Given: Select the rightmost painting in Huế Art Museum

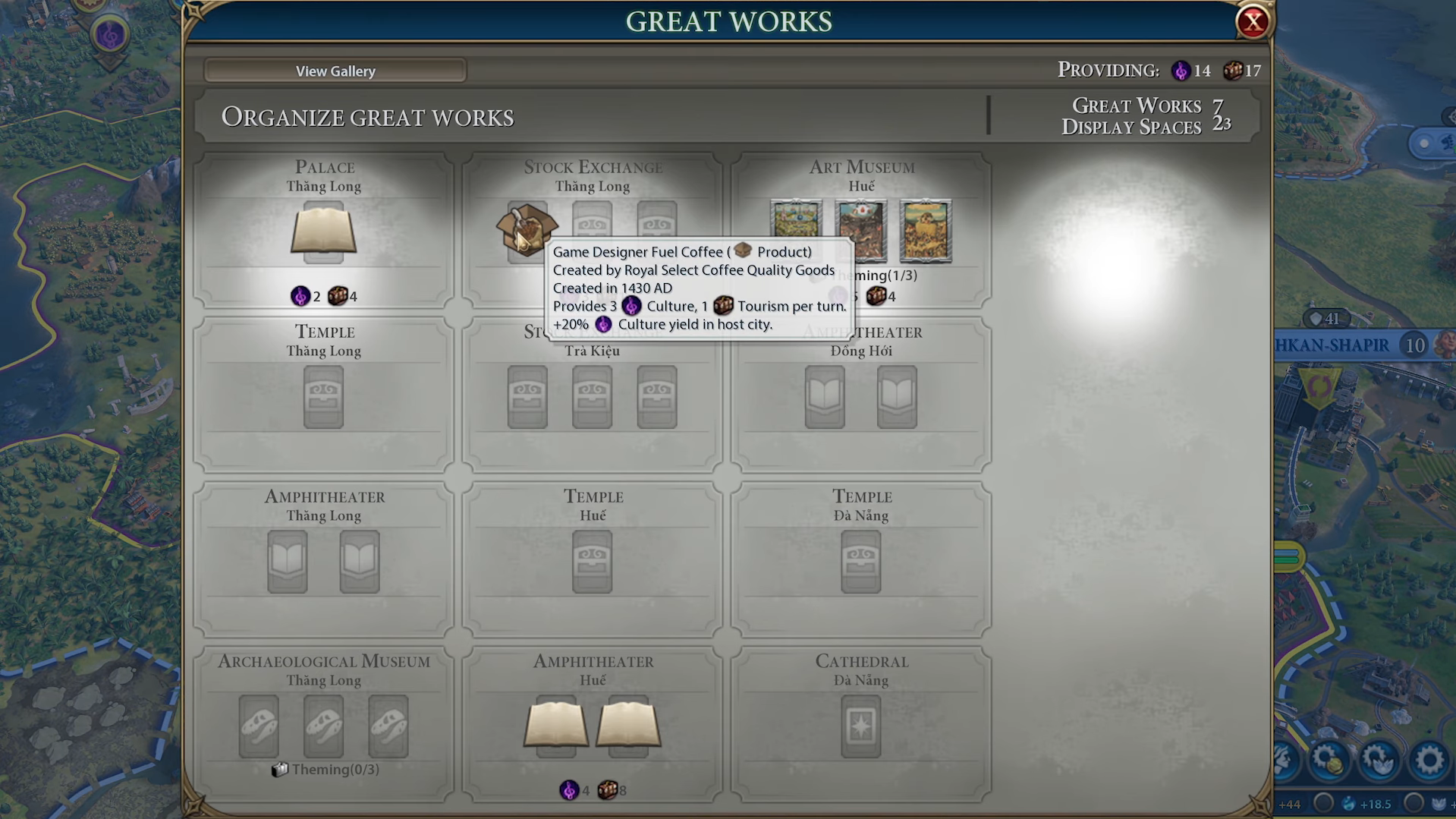Looking at the screenshot, I should (x=925, y=231).
